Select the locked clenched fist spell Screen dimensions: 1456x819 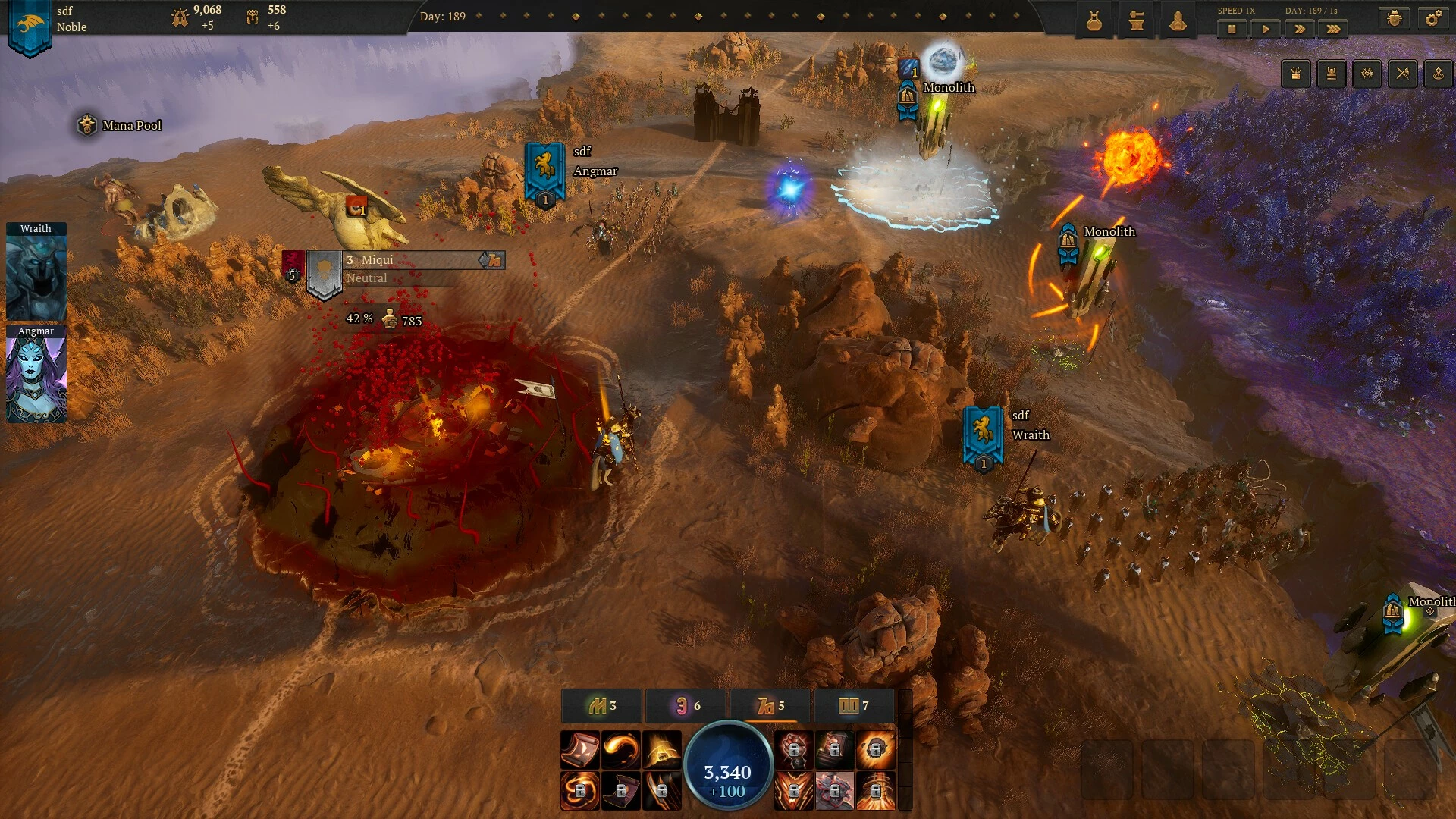click(793, 750)
